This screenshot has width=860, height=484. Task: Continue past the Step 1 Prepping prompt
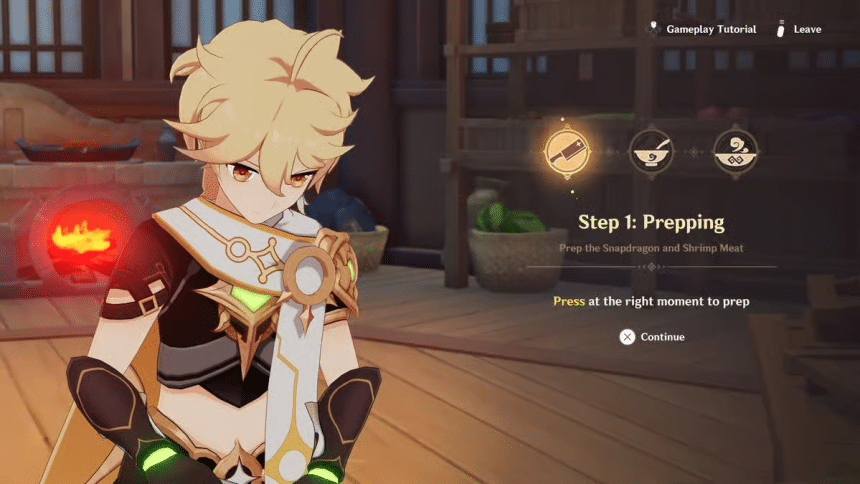coord(651,337)
